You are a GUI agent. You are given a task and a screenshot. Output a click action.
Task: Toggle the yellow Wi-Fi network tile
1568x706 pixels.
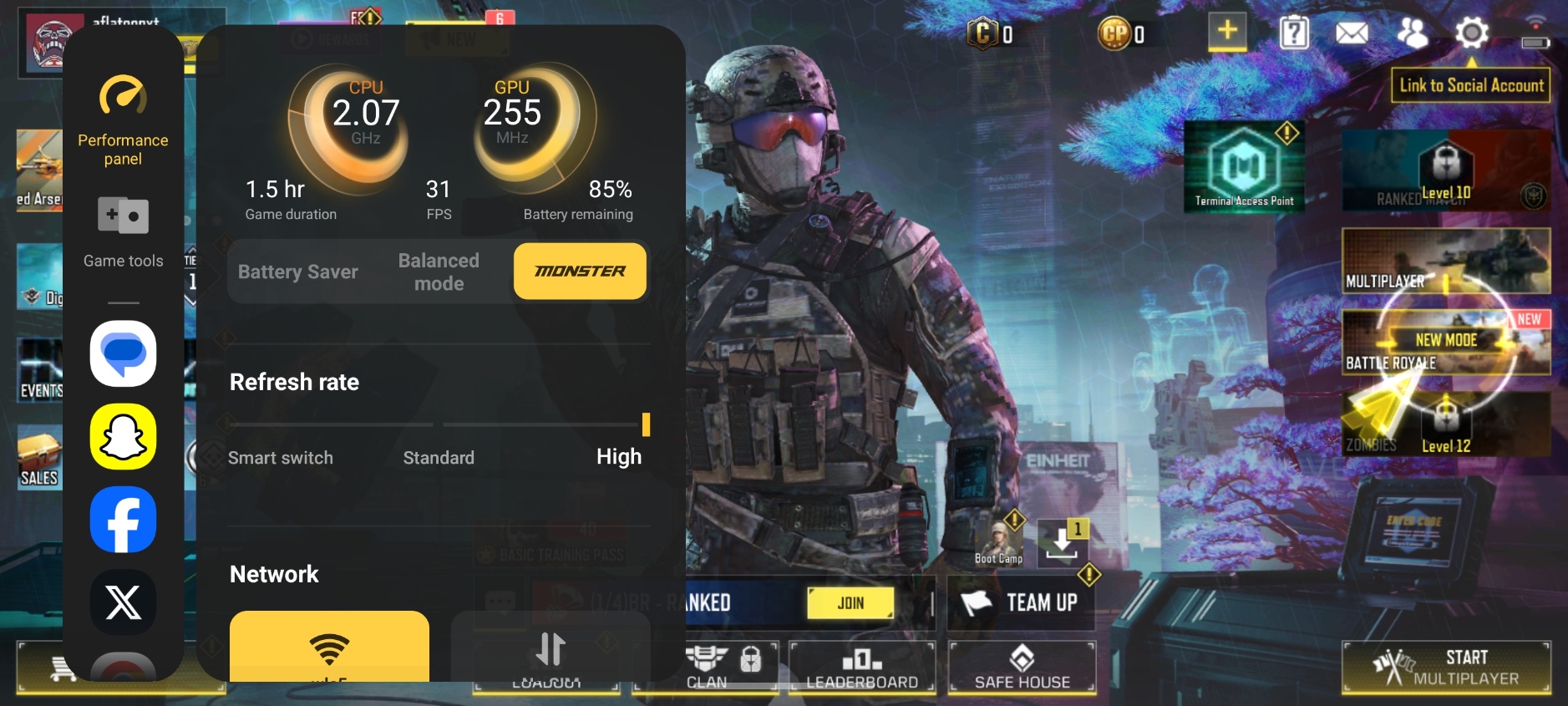click(x=329, y=647)
